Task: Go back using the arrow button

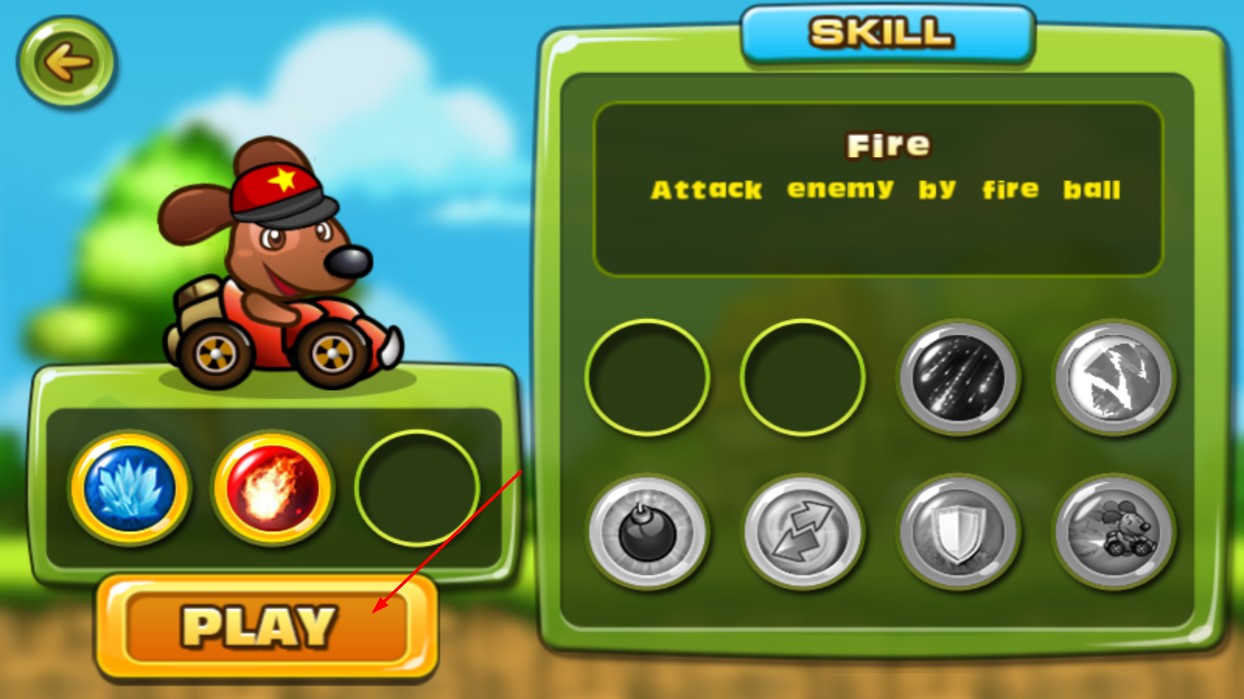Action: click(67, 62)
